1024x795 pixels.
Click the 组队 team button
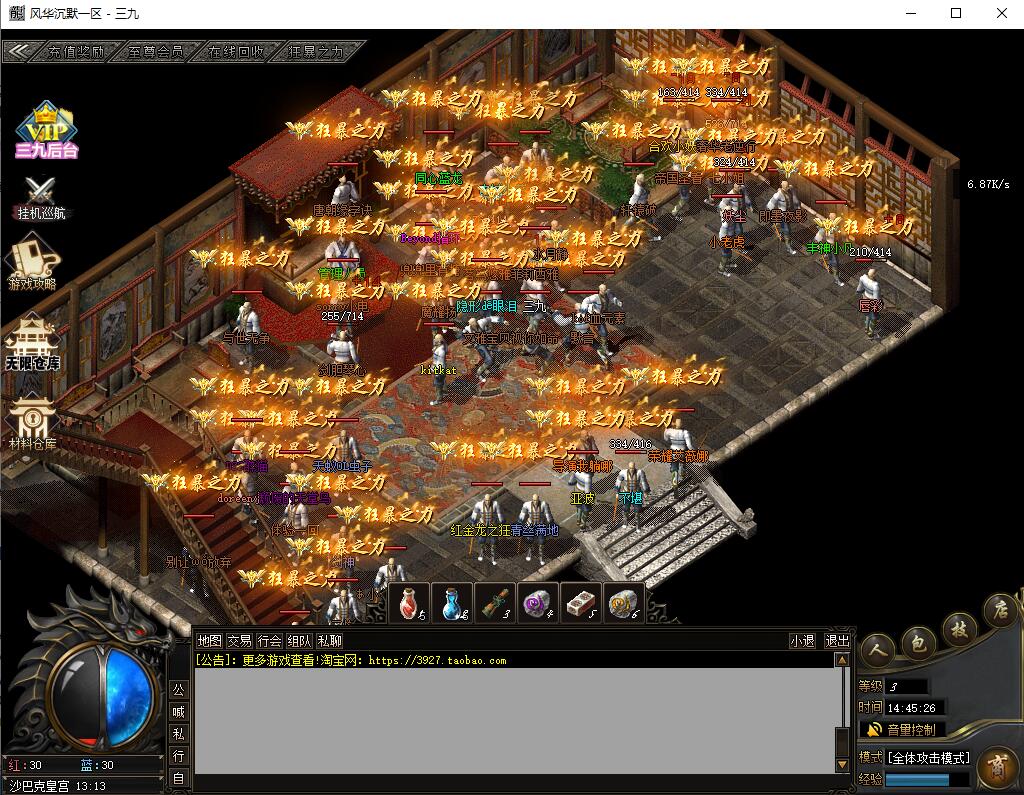click(299, 641)
